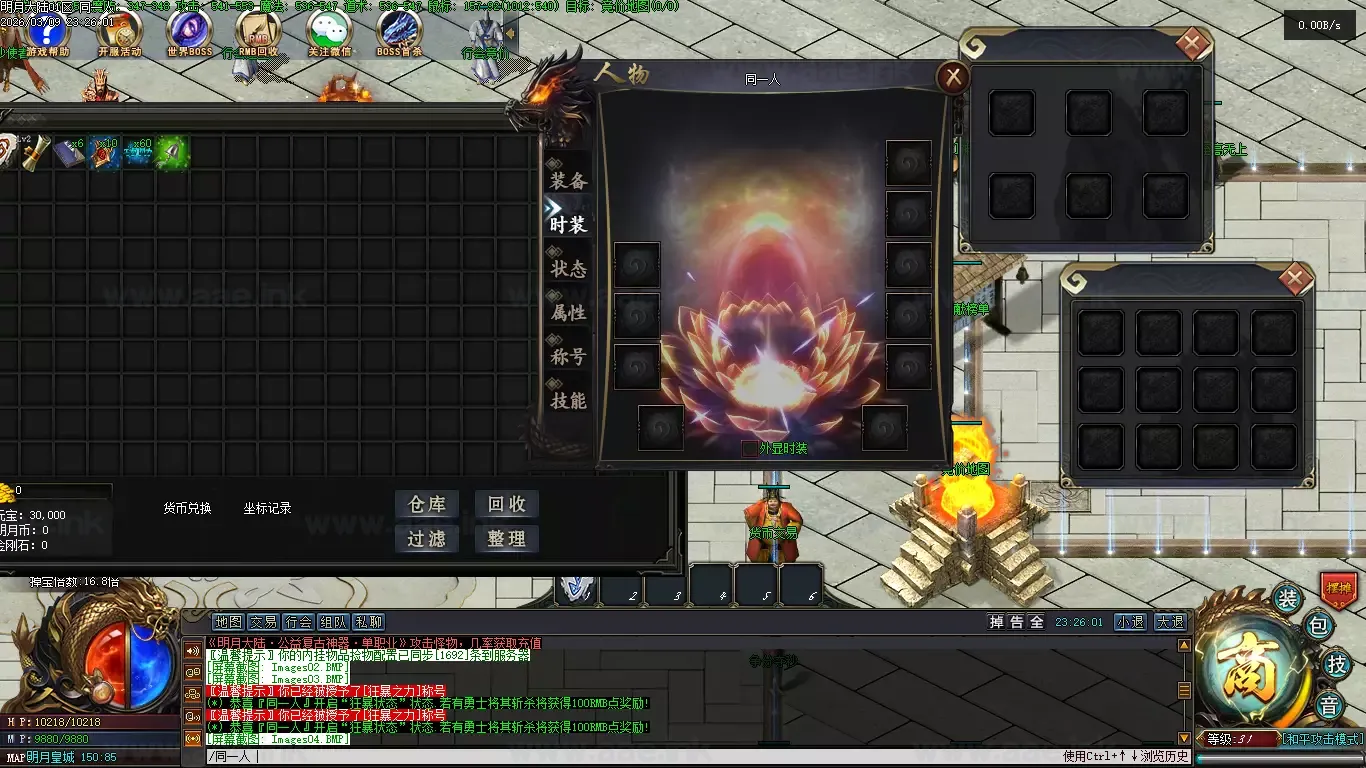The height and width of the screenshot is (768, 1366).
Task: Open the 游戏帮助 game help icon
Action: click(47, 30)
